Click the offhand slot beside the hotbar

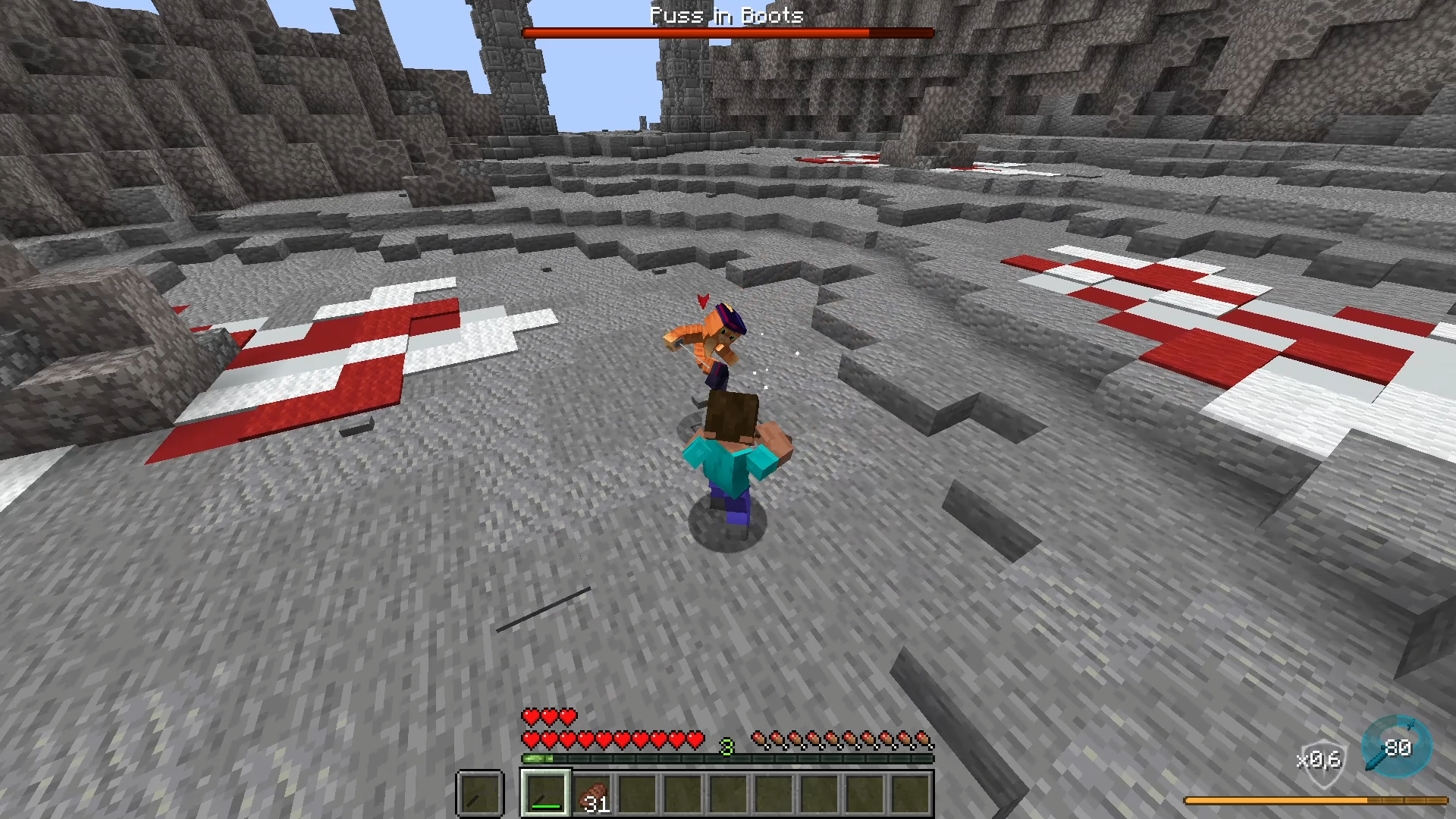pyautogui.click(x=479, y=794)
